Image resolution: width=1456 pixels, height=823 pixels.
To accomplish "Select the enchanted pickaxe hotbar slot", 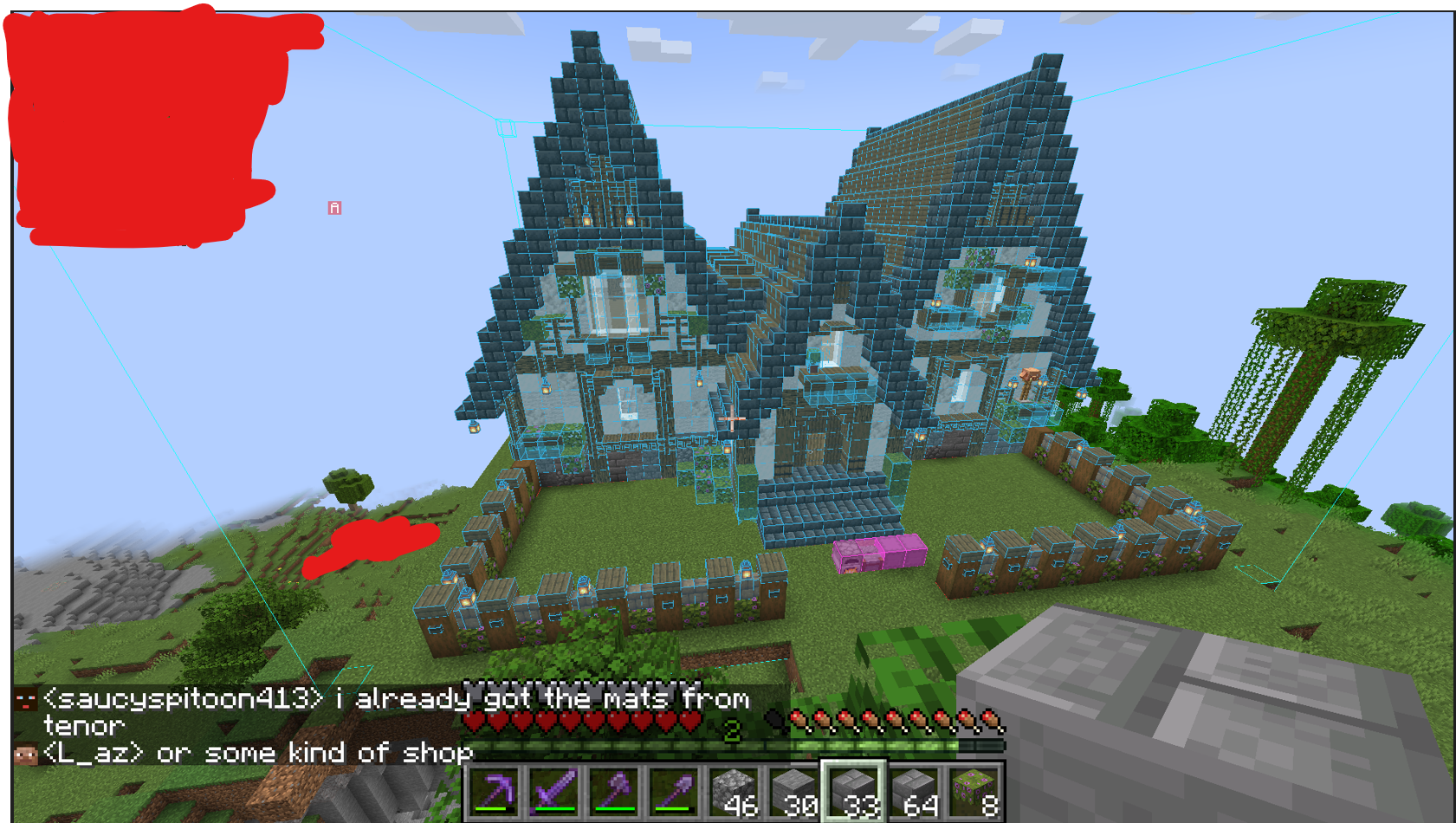I will point(494,791).
